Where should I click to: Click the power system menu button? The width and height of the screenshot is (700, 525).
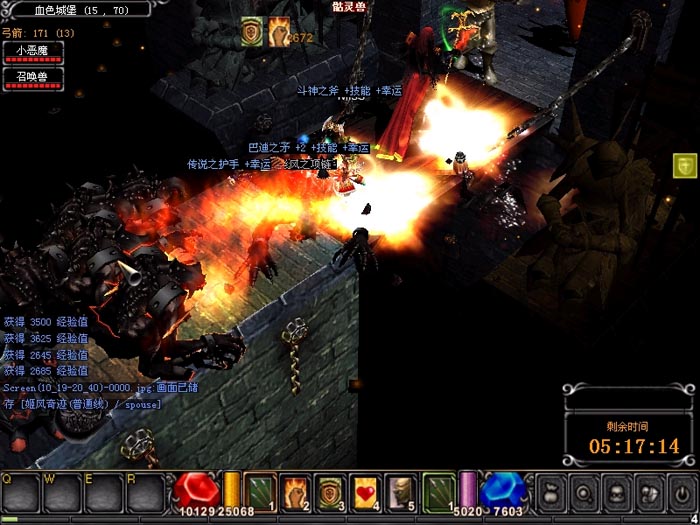point(682,492)
